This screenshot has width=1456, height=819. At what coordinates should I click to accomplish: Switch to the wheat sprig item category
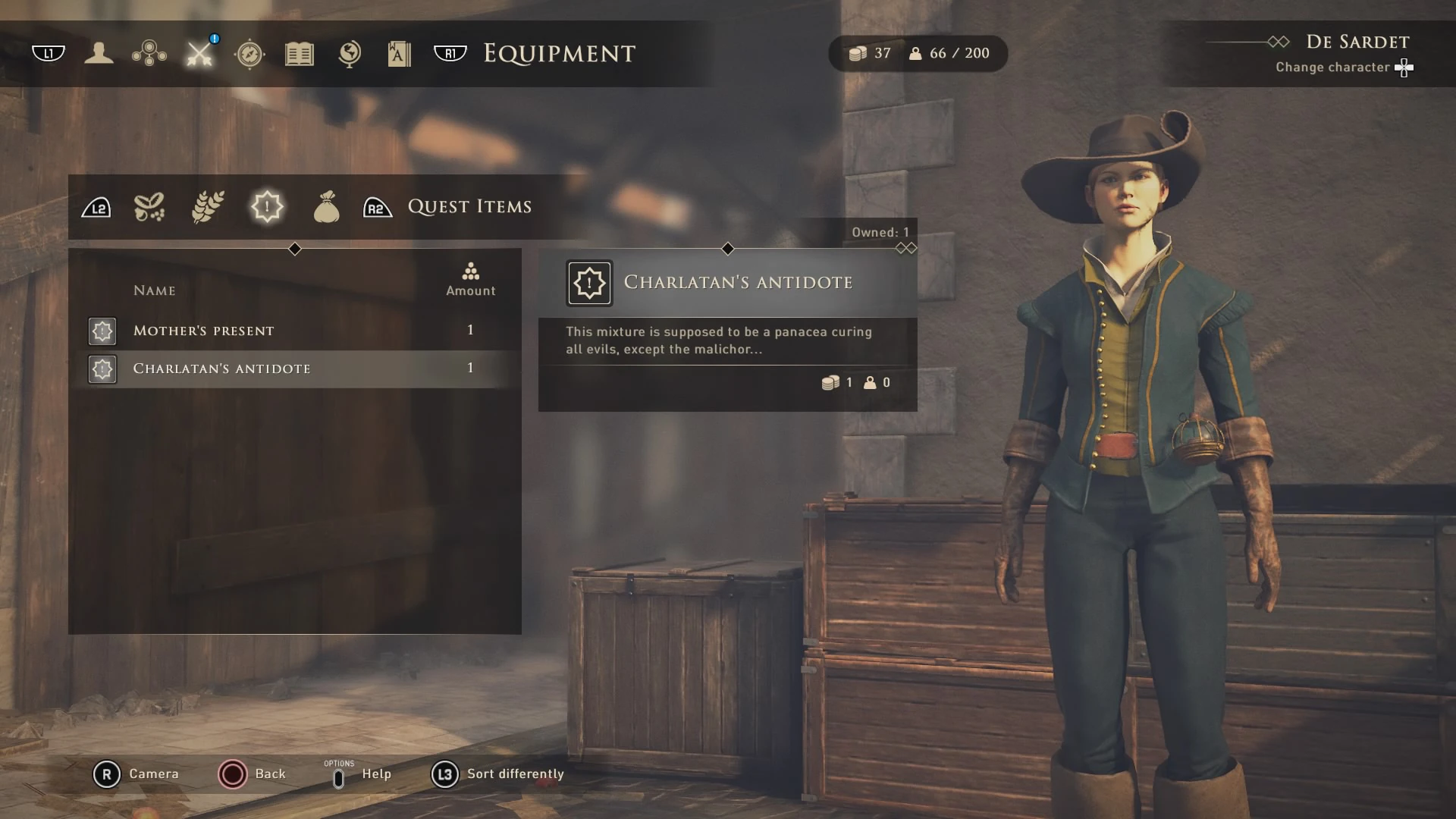click(x=208, y=206)
